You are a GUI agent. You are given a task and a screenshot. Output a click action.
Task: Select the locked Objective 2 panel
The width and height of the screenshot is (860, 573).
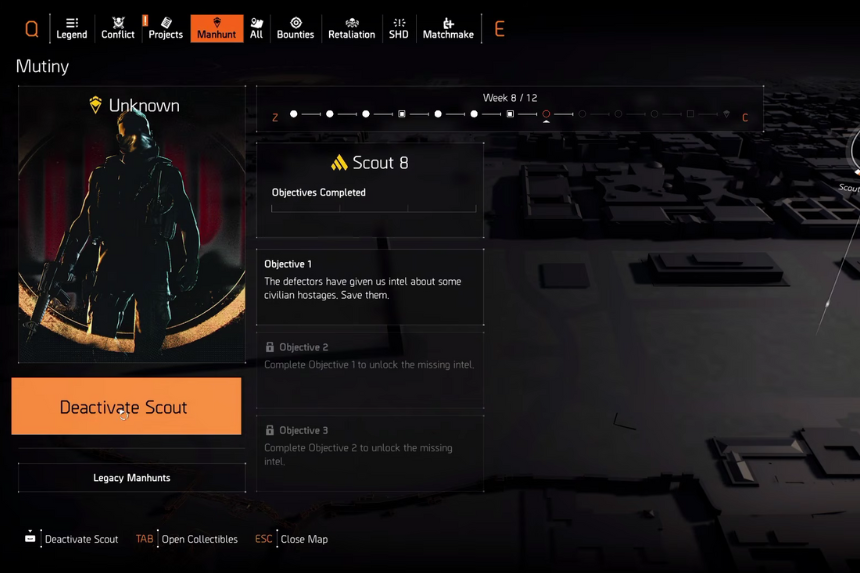370,370
